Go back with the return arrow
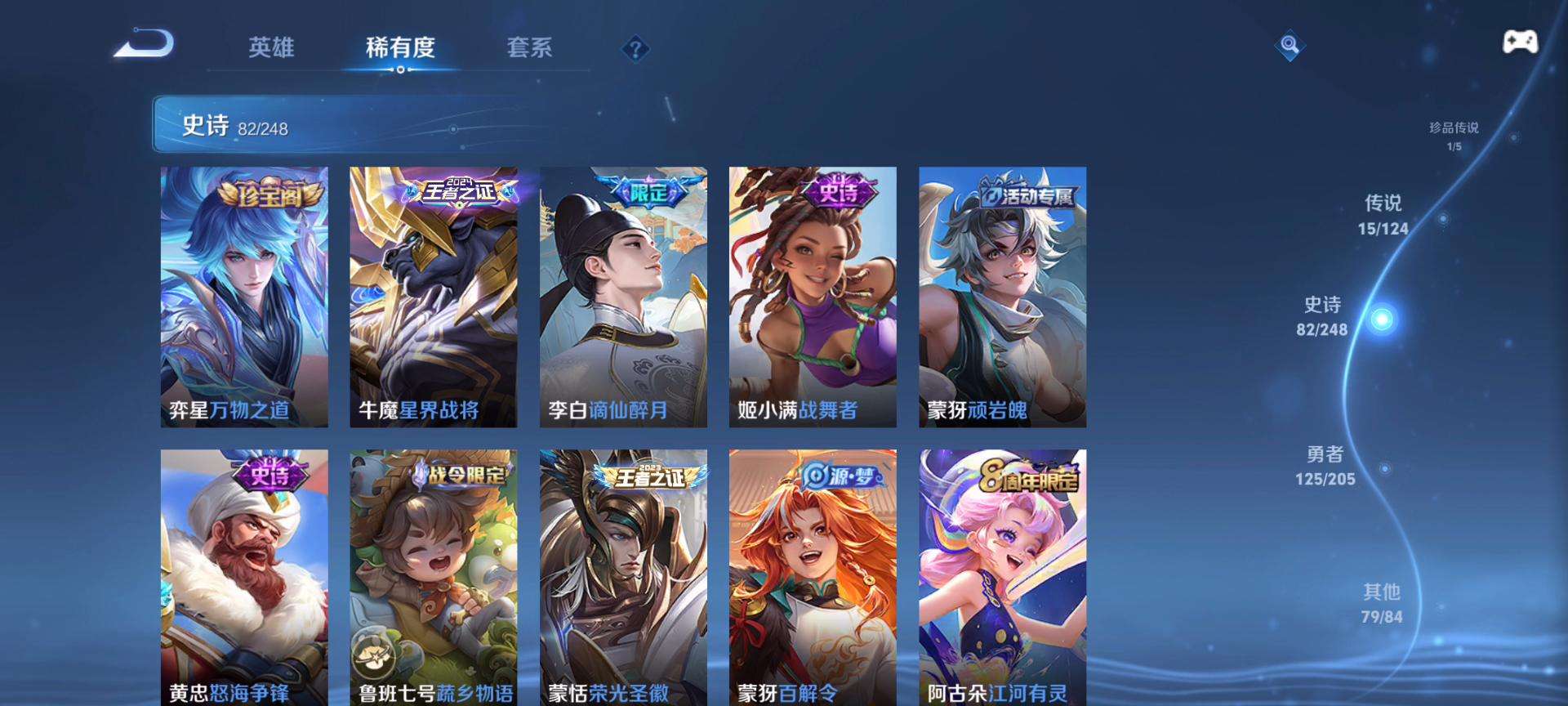1568x706 pixels. click(144, 44)
